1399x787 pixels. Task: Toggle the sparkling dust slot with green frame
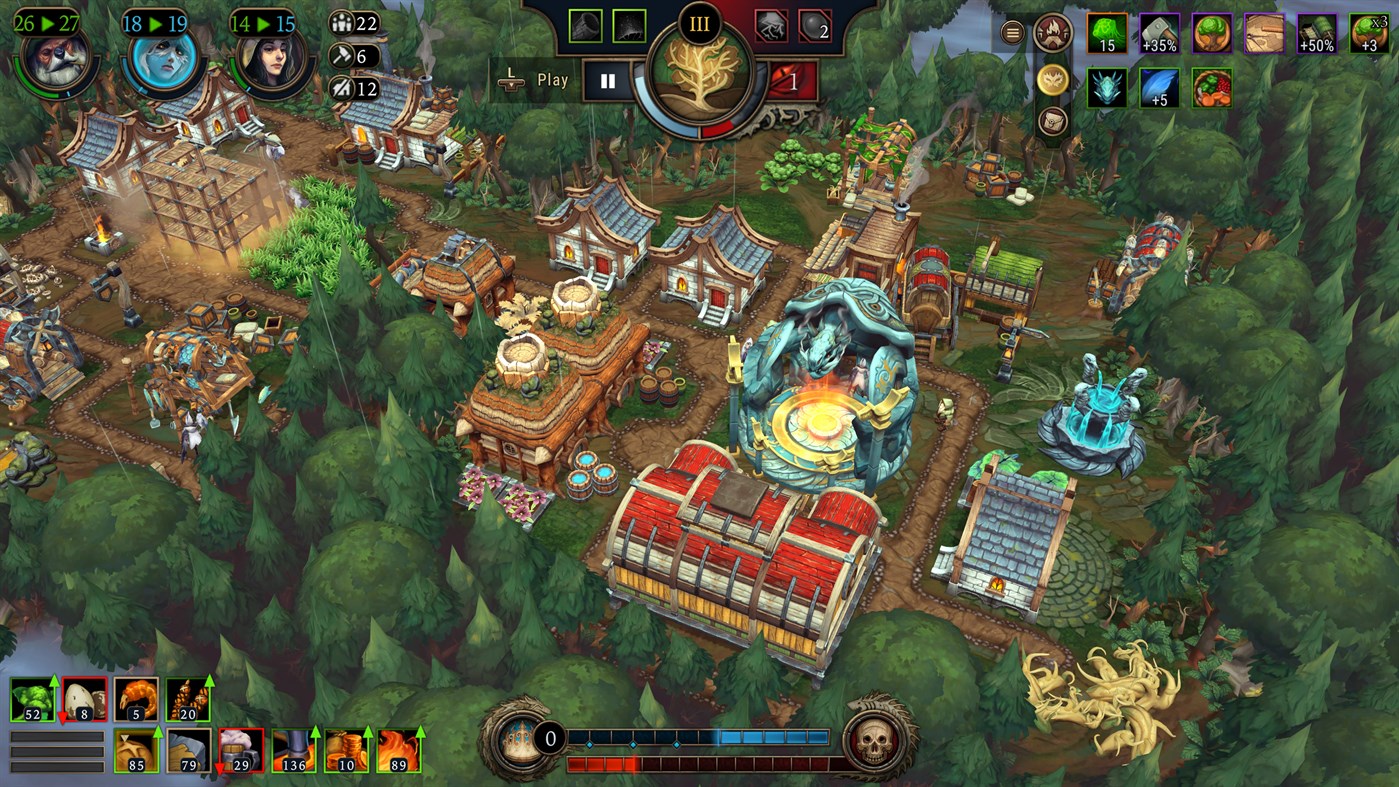(628, 26)
